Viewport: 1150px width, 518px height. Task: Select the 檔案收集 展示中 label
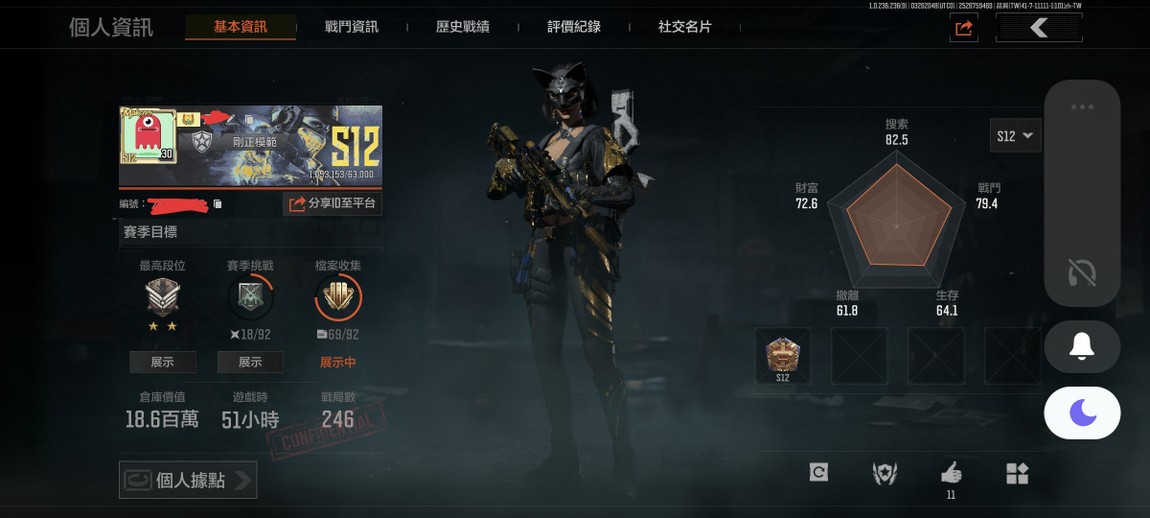pyautogui.click(x=338, y=362)
